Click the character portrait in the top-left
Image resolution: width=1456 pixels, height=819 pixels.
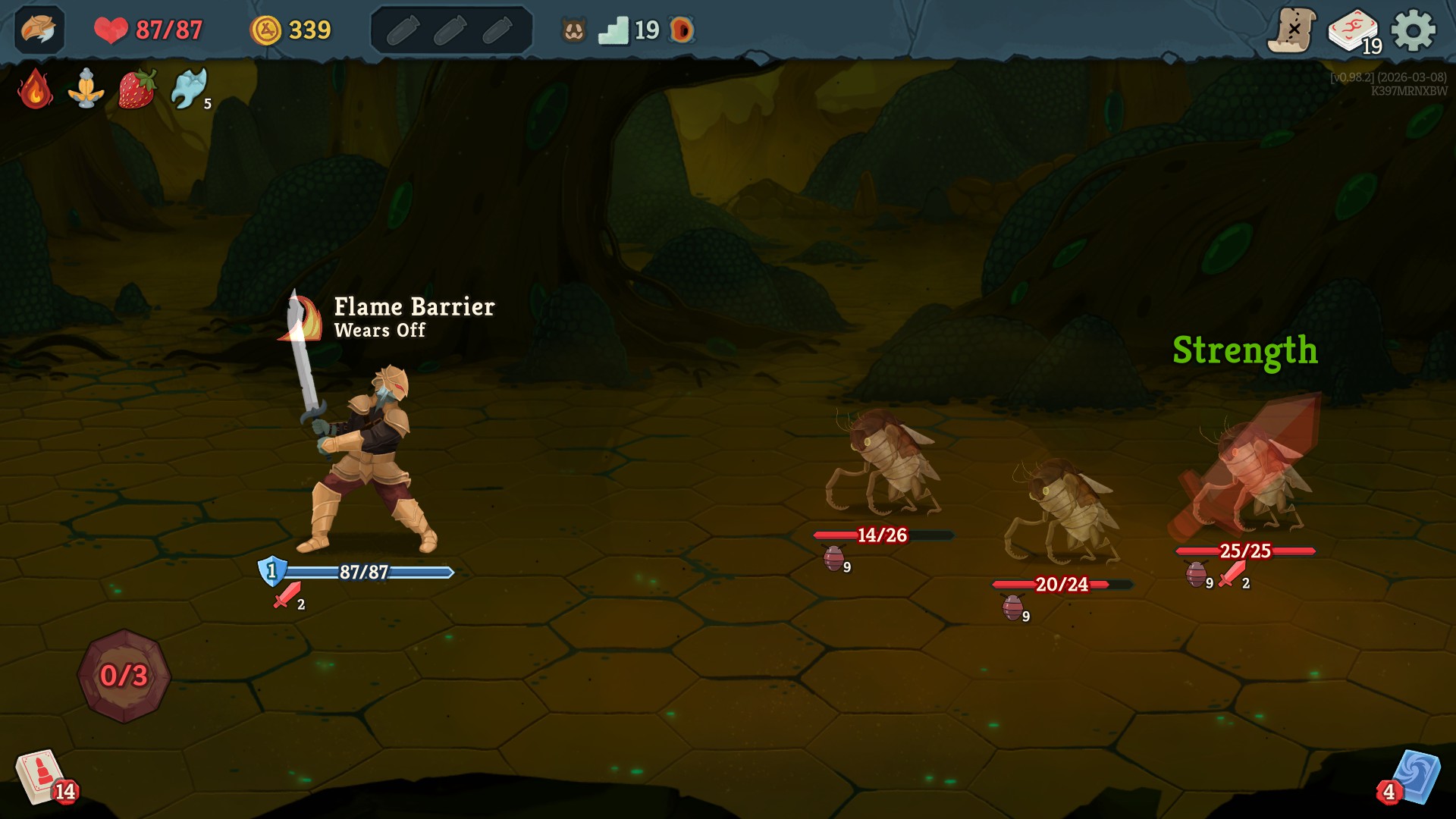coord(39,29)
